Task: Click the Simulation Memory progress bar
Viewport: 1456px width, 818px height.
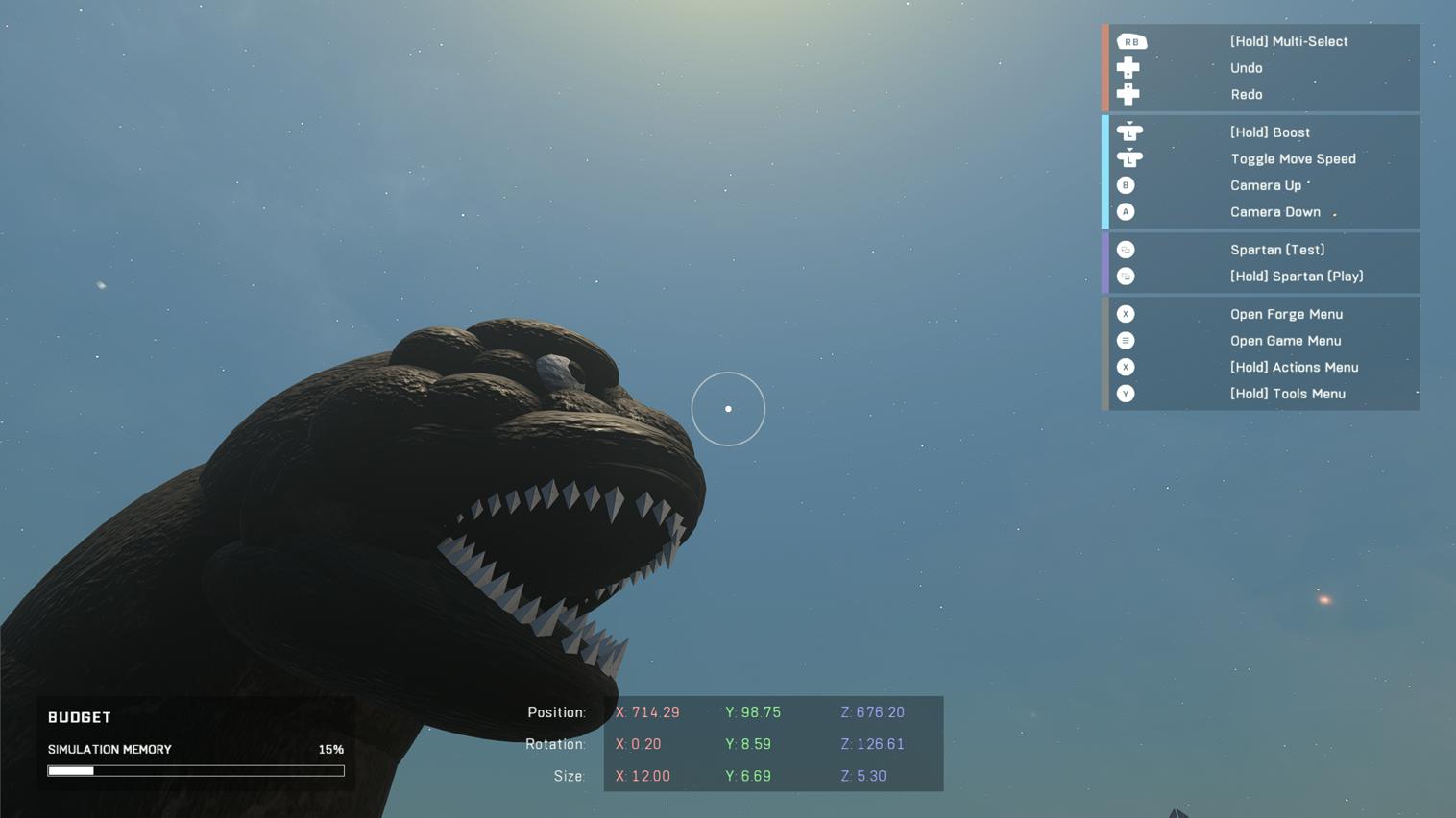Action: click(195, 770)
